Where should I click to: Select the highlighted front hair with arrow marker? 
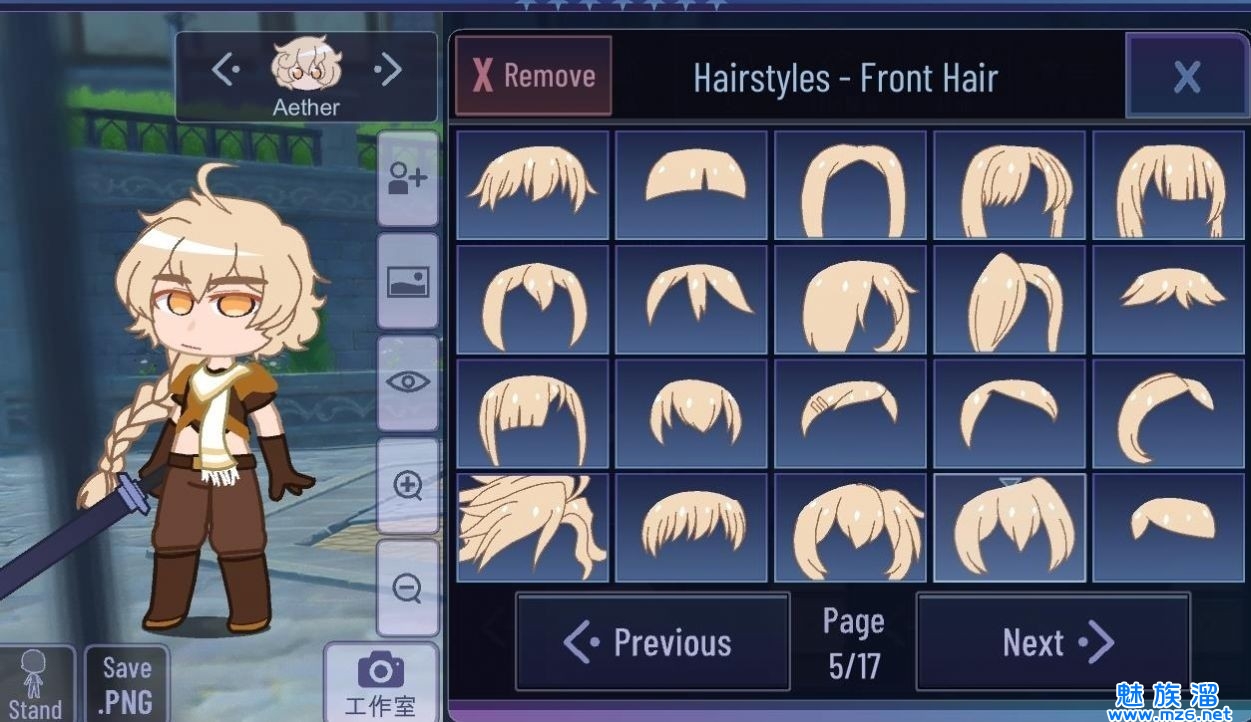tap(1010, 526)
